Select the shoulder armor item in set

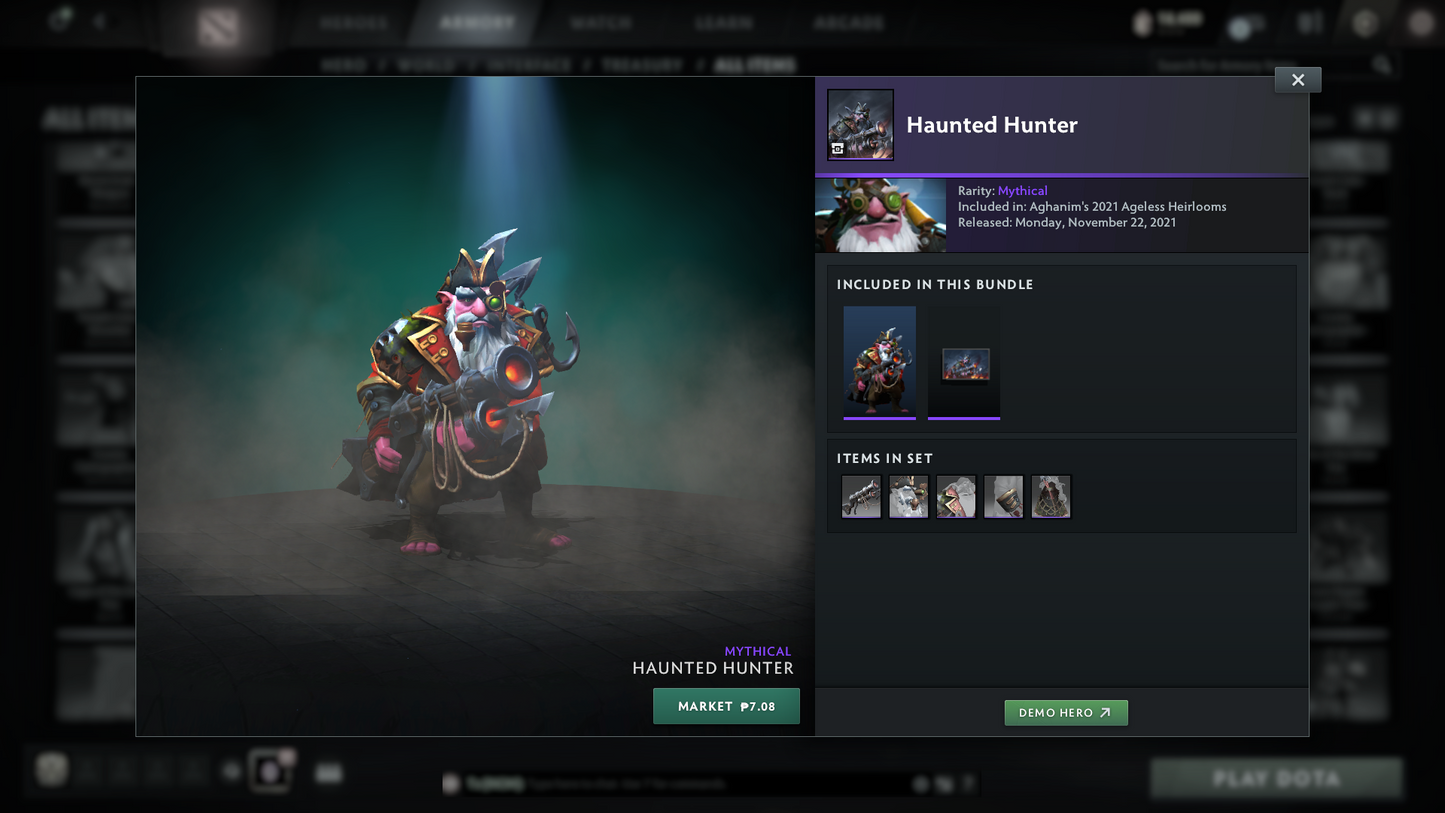(956, 497)
